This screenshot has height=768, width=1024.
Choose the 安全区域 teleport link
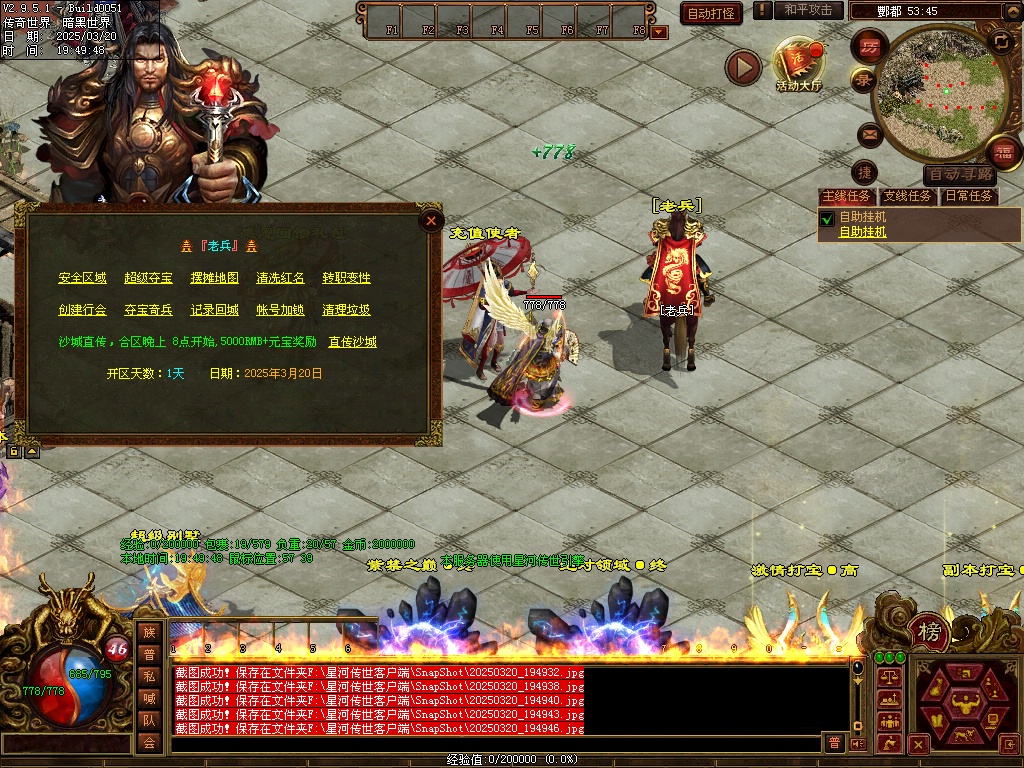click(x=82, y=278)
